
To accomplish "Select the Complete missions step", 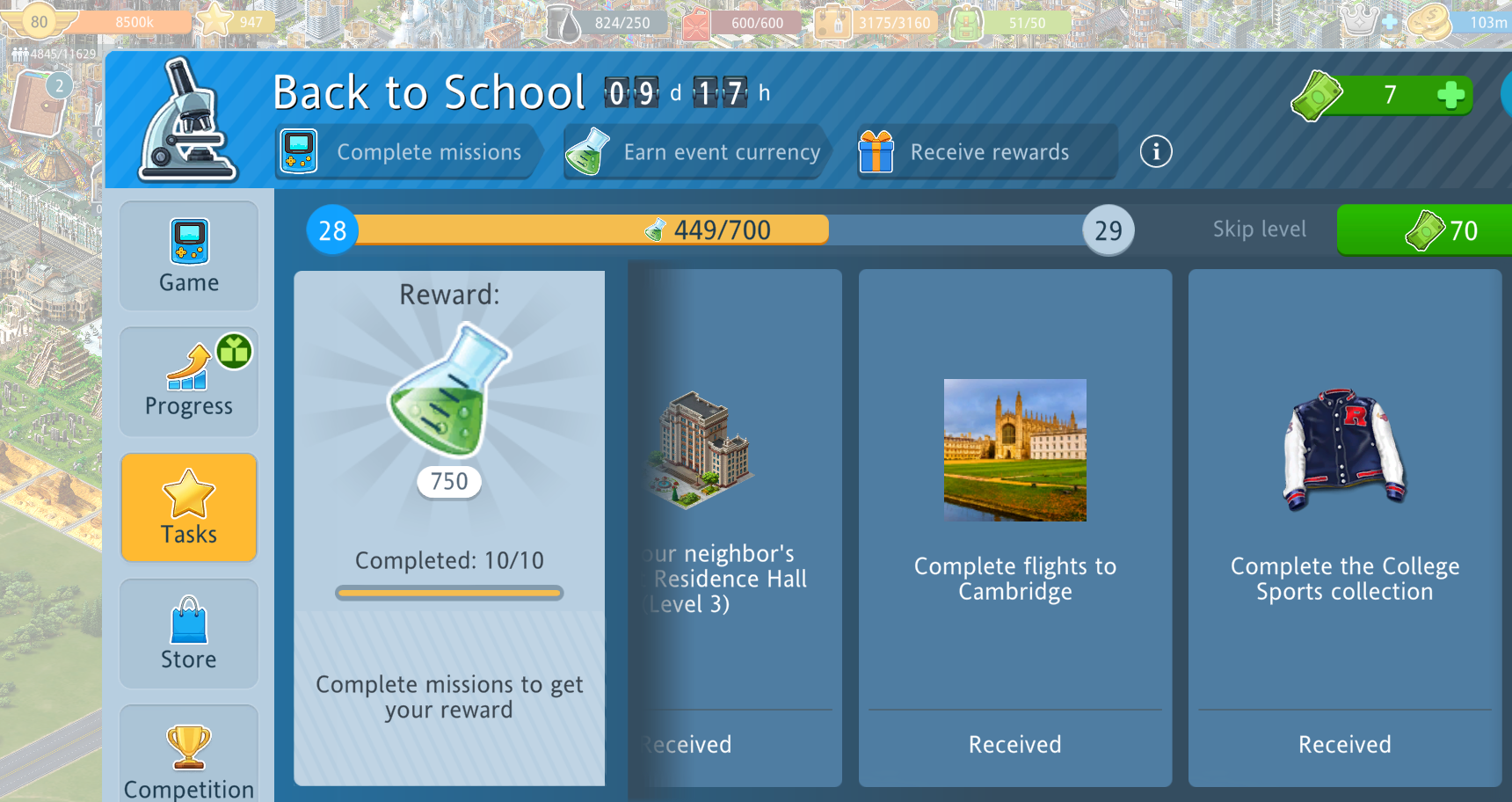I will tap(406, 152).
